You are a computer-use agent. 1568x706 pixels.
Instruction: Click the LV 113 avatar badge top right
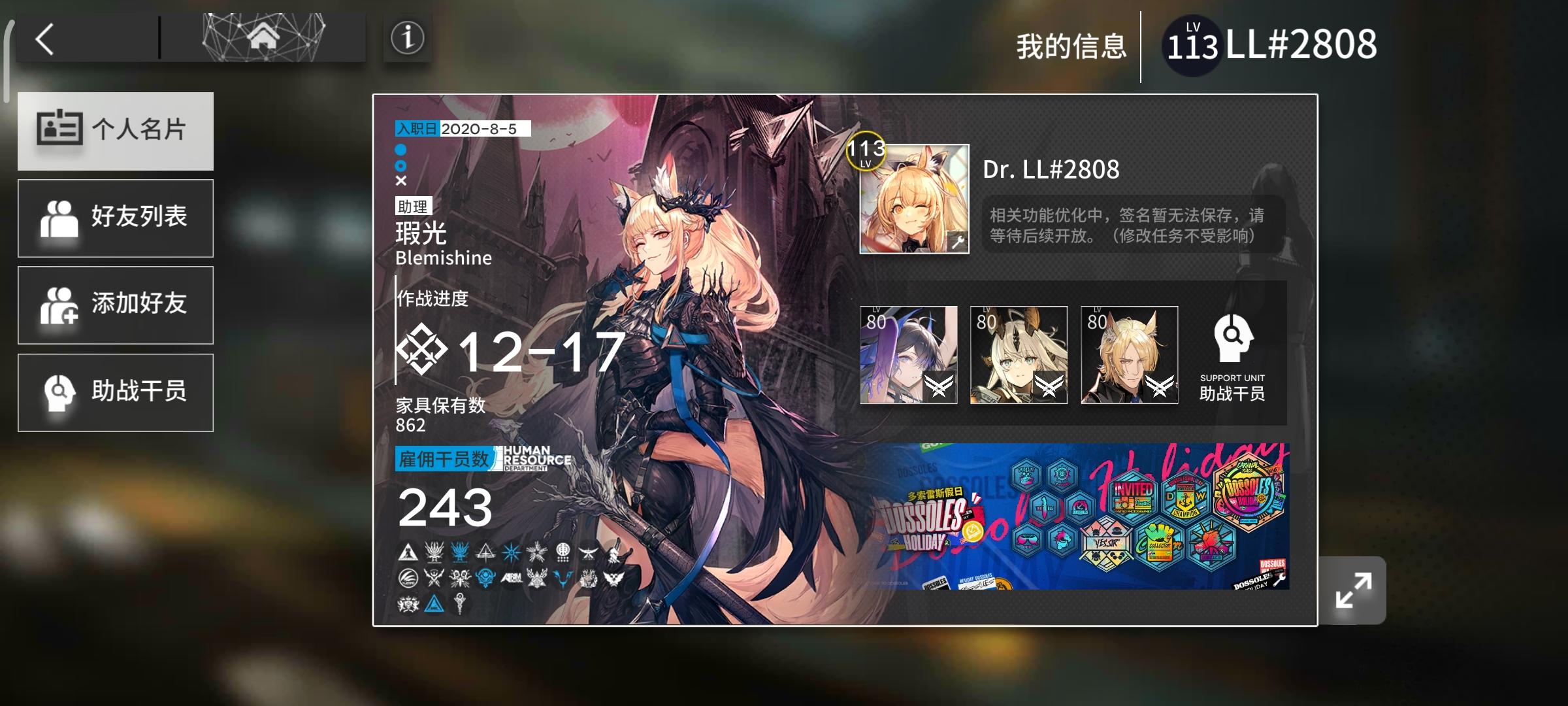(x=1192, y=43)
